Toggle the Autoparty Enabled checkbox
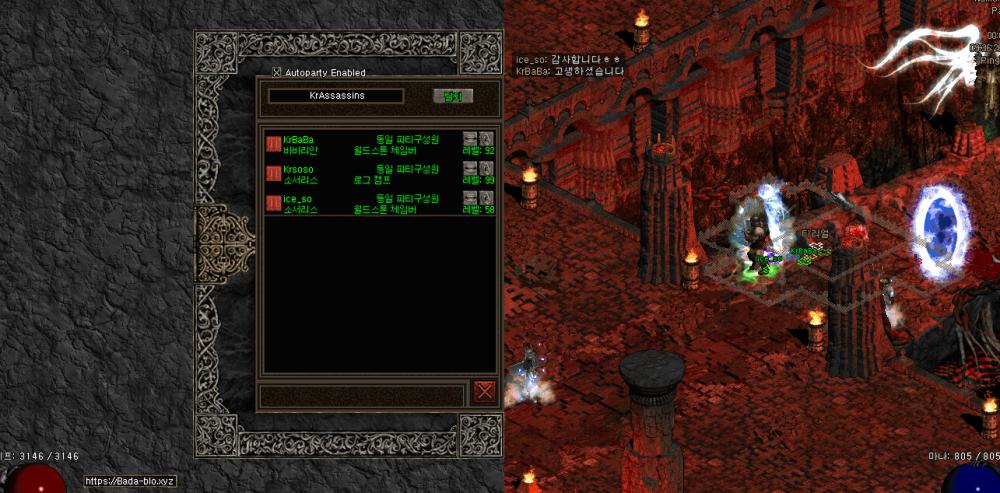 (x=278, y=72)
